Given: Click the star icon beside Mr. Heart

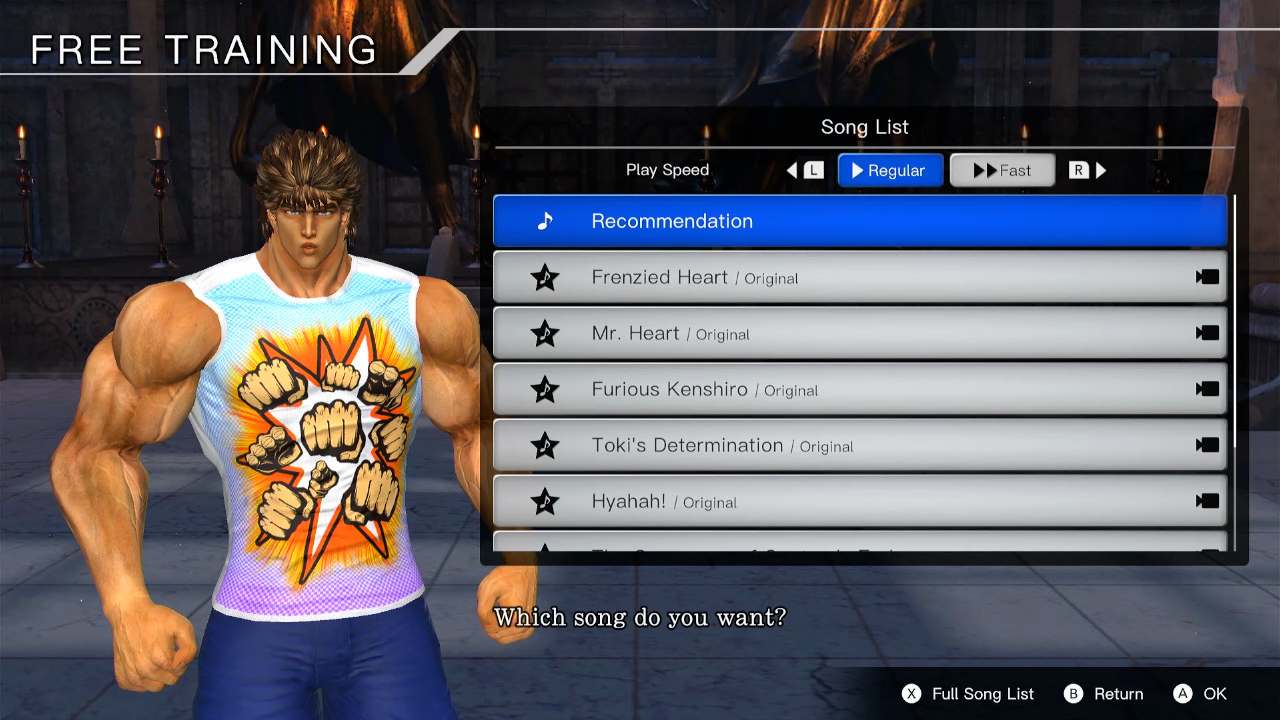Looking at the screenshot, I should pos(544,333).
